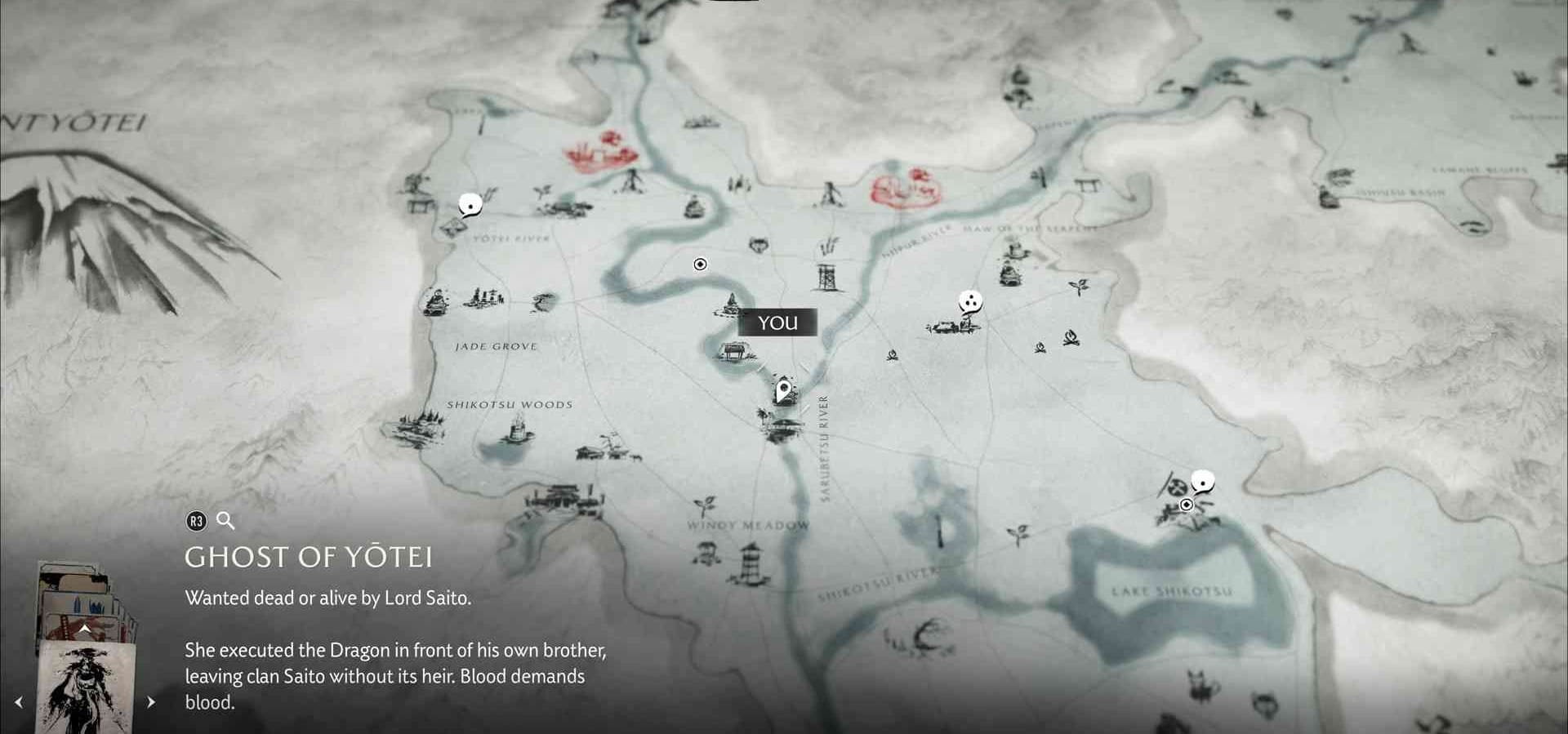Expand the card stack with the up chevron
1568x734 pixels.
pos(85,629)
